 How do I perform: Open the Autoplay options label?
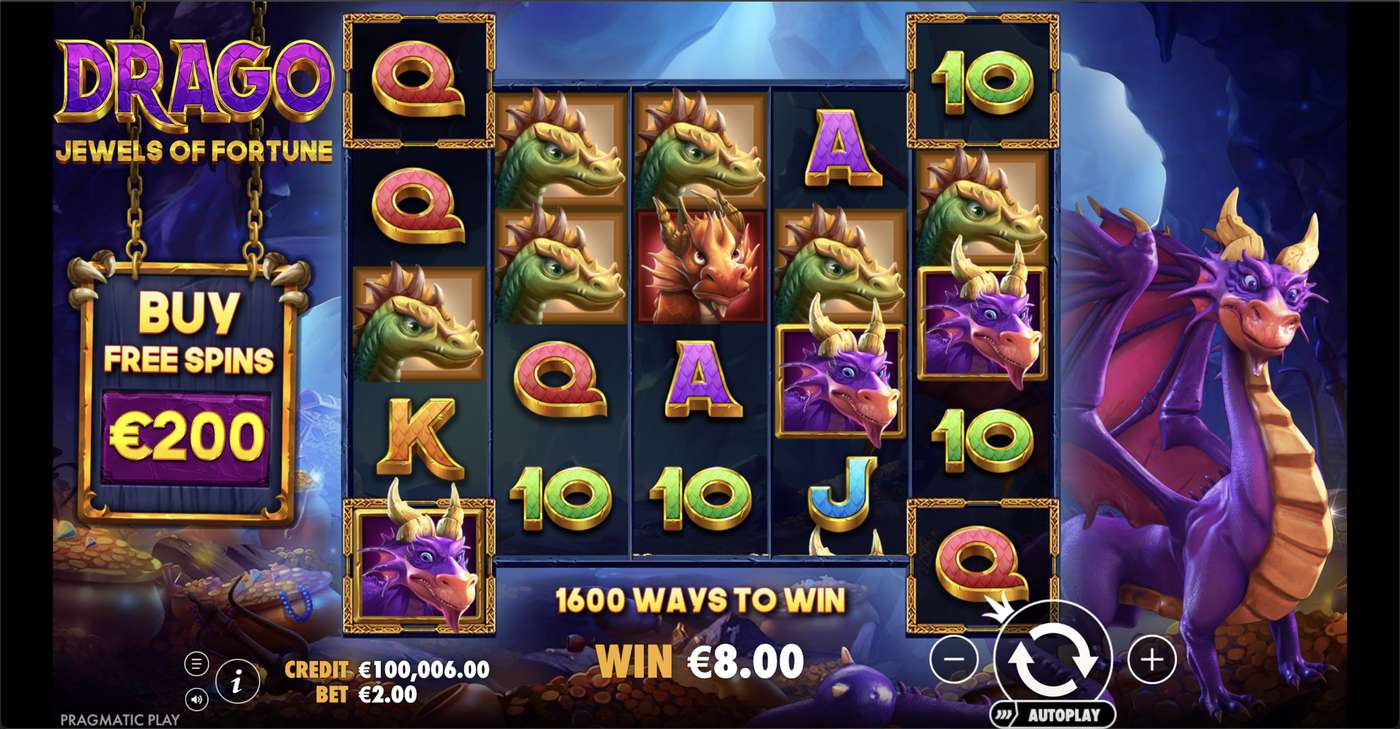pyautogui.click(x=1064, y=716)
